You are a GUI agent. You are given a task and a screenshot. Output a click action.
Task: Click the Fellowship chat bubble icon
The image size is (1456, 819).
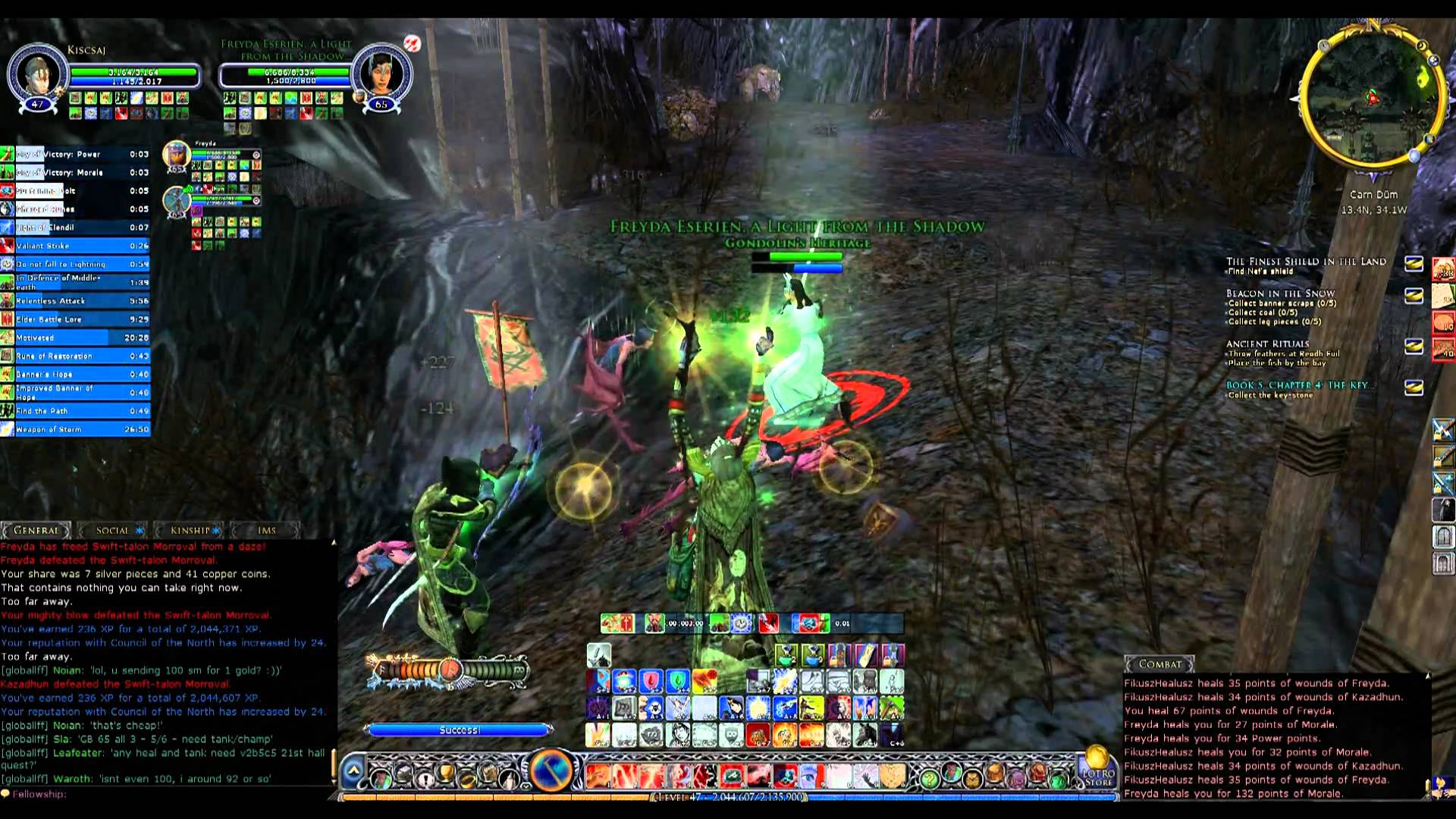pos(6,794)
